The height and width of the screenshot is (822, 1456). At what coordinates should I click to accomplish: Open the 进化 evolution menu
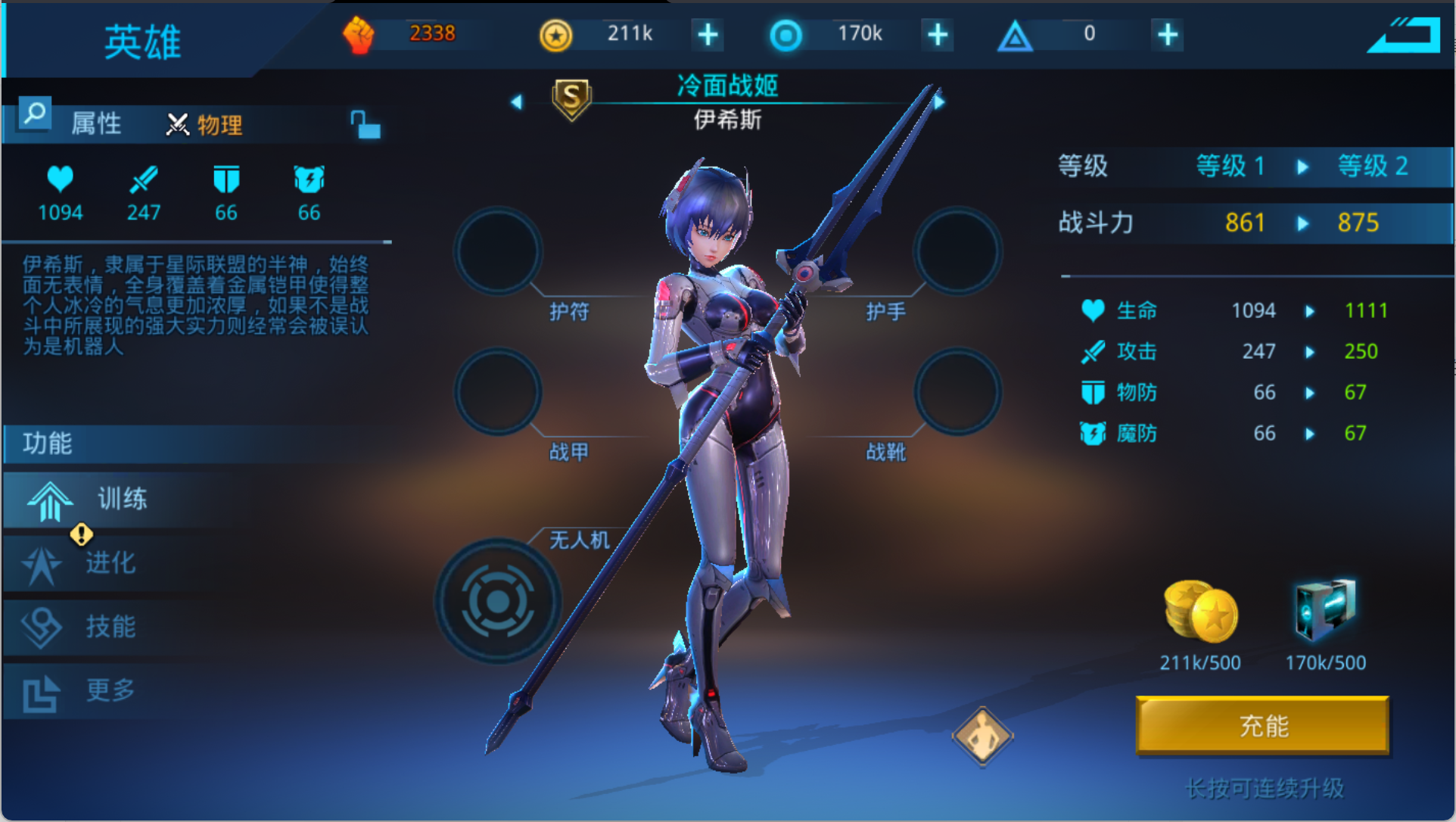pyautogui.click(x=110, y=563)
